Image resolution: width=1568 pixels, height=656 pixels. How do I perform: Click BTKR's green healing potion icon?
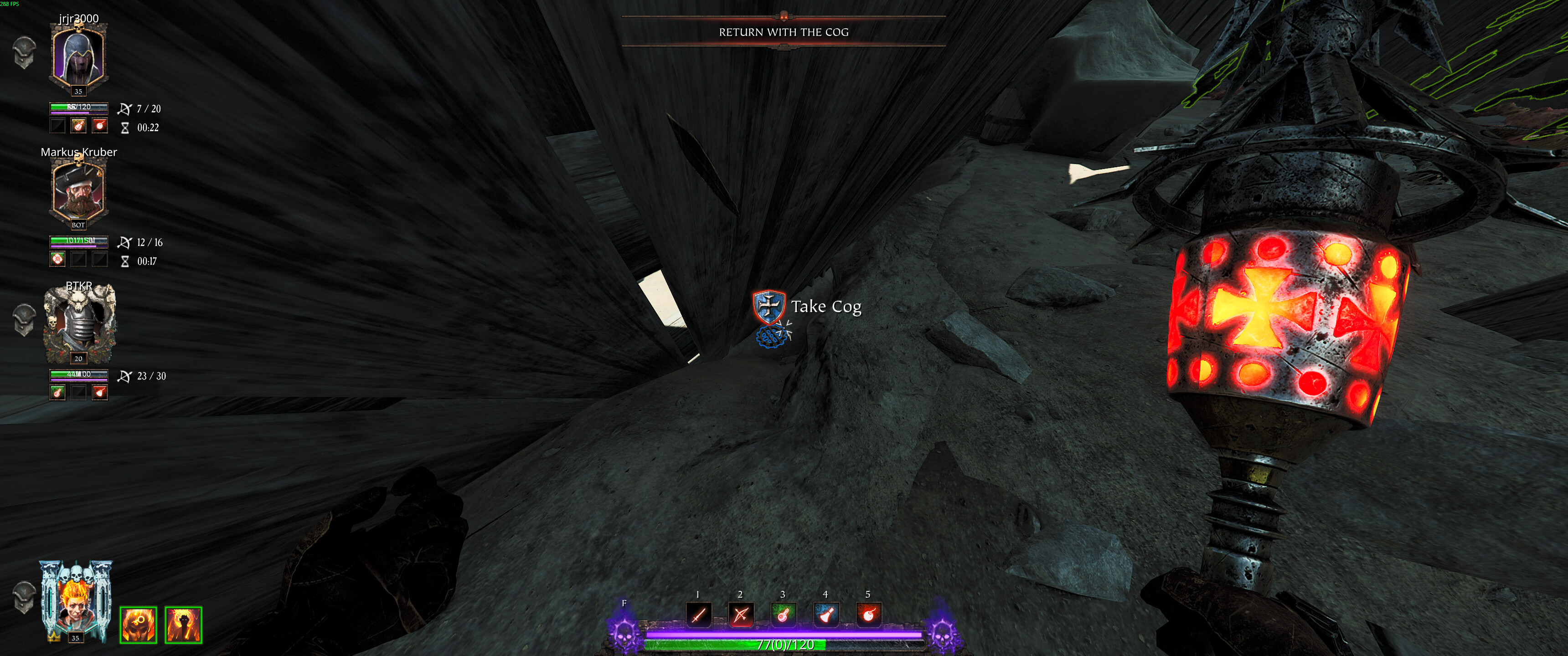58,393
